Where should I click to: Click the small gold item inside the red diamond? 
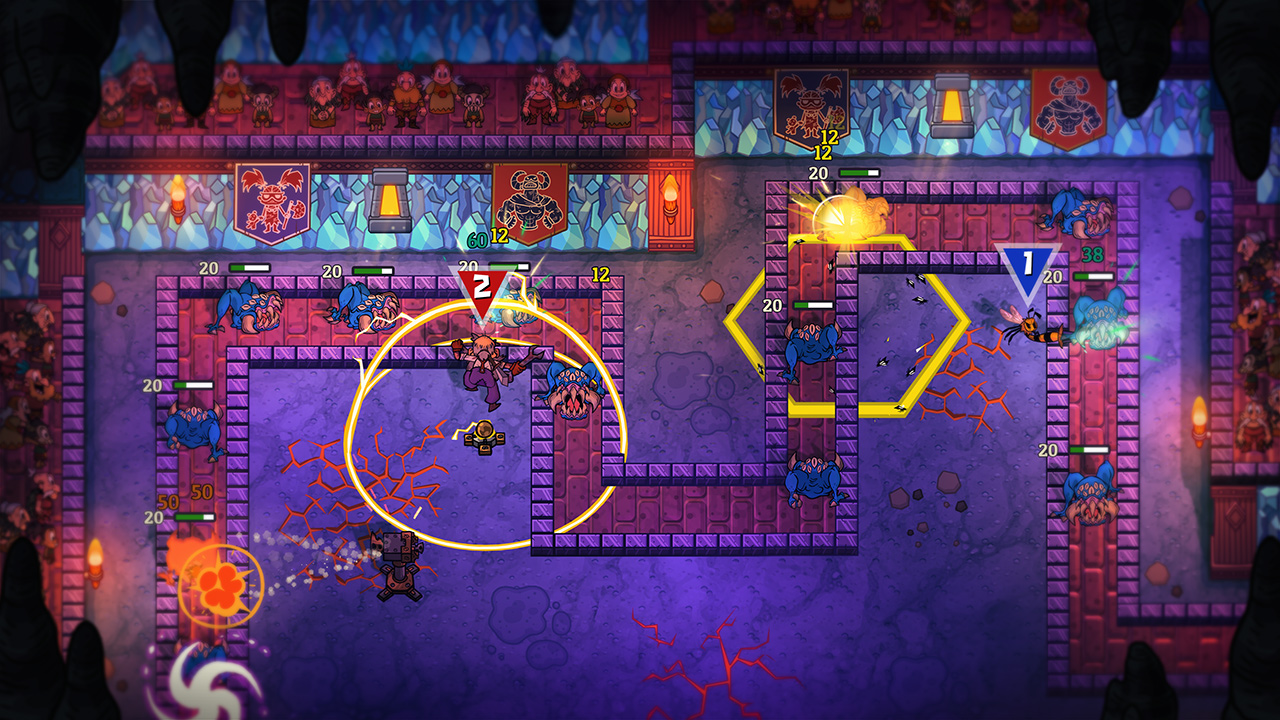pyautogui.click(x=484, y=435)
